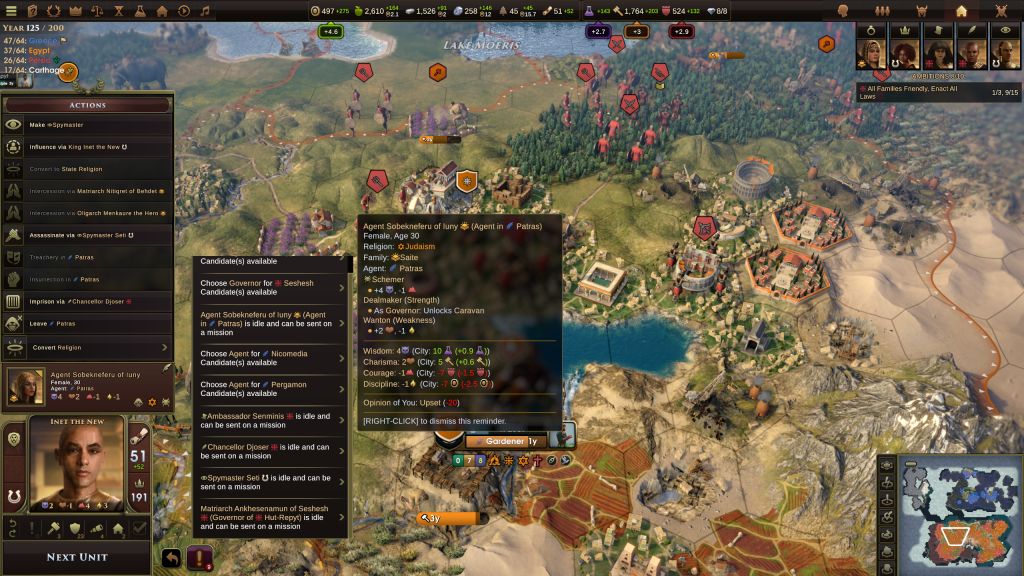Viewport: 1024px width, 576px height.
Task: Open Choose Agent for Pergamon reminder
Action: point(270,389)
